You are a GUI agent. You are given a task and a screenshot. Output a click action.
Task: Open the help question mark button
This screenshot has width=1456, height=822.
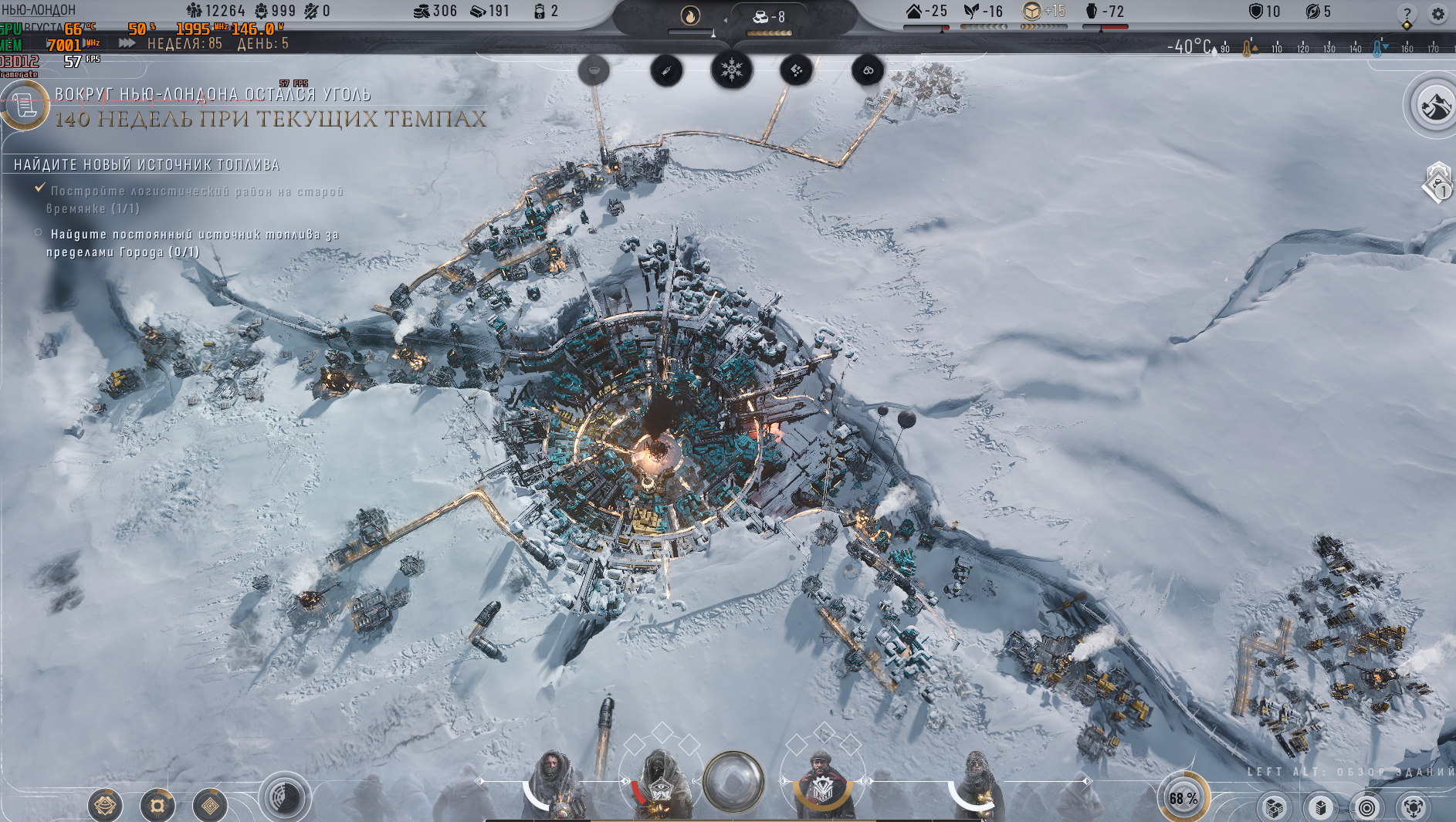[1407, 14]
